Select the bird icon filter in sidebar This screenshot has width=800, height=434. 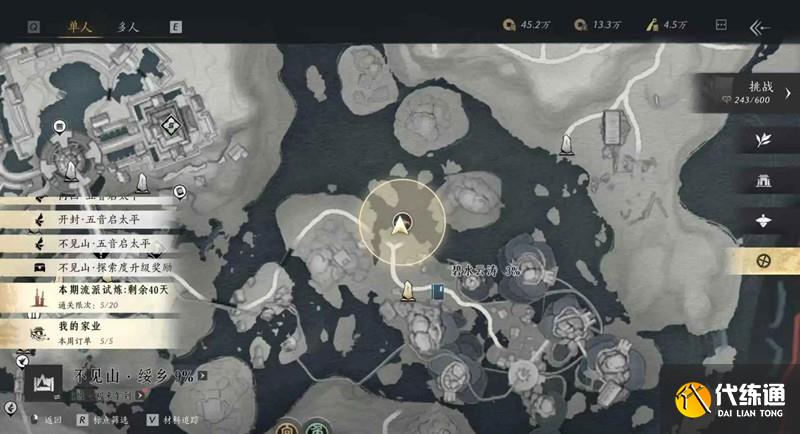coord(764,220)
